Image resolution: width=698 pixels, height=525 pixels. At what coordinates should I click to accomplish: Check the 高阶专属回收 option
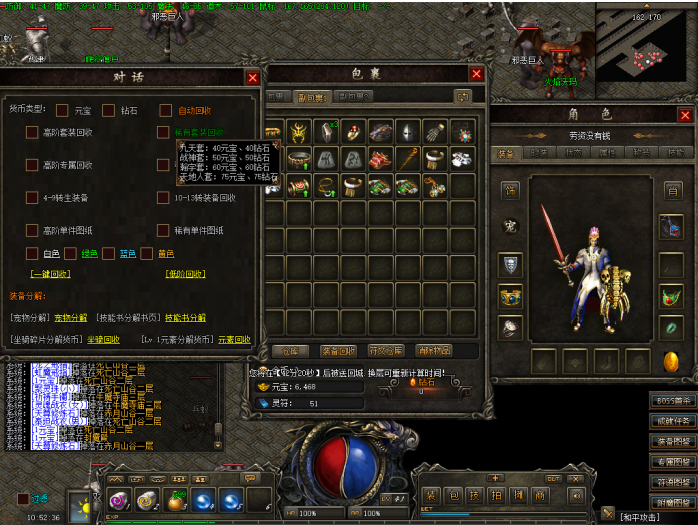pos(32,165)
